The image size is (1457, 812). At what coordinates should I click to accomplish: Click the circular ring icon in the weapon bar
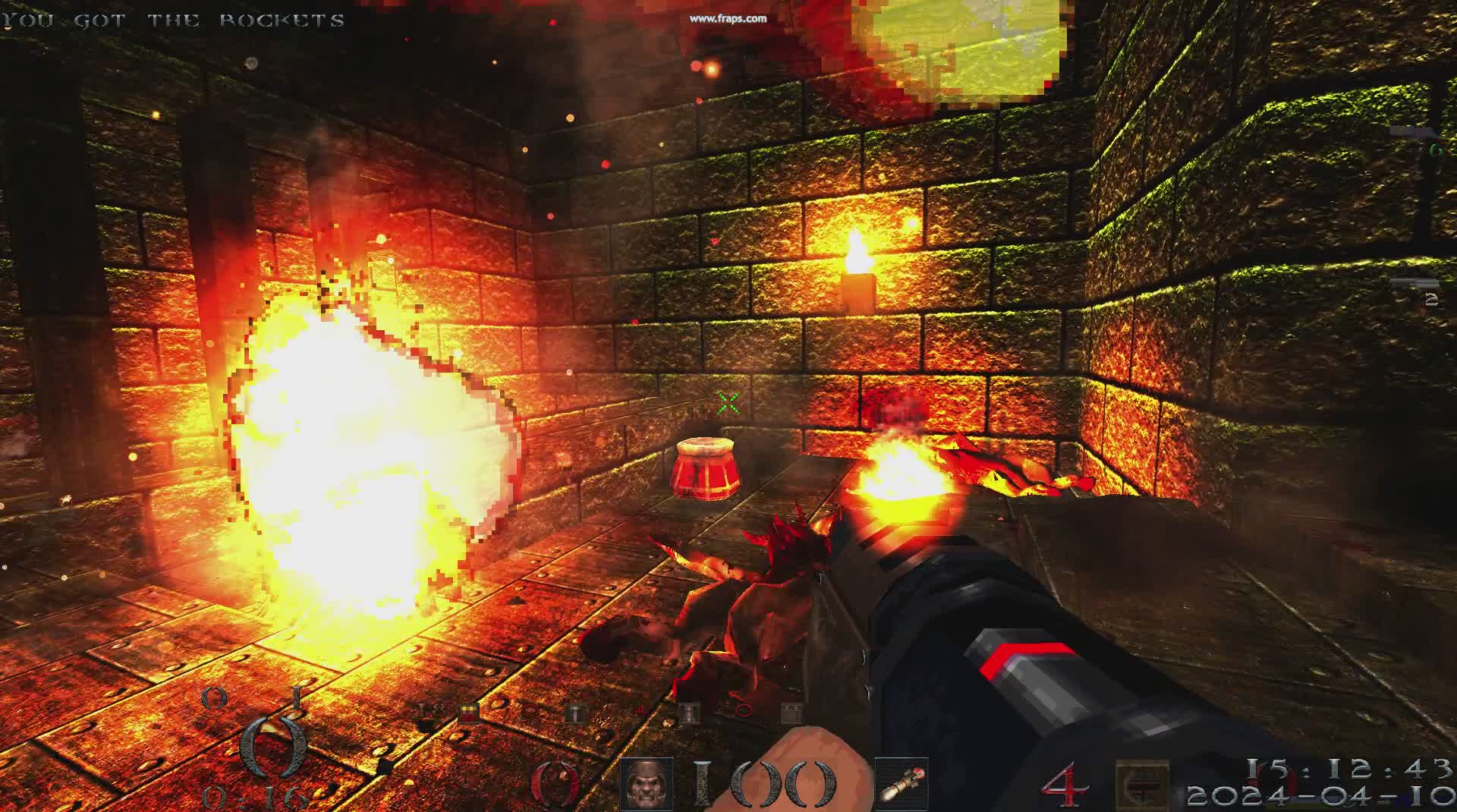pyautogui.click(x=531, y=711)
